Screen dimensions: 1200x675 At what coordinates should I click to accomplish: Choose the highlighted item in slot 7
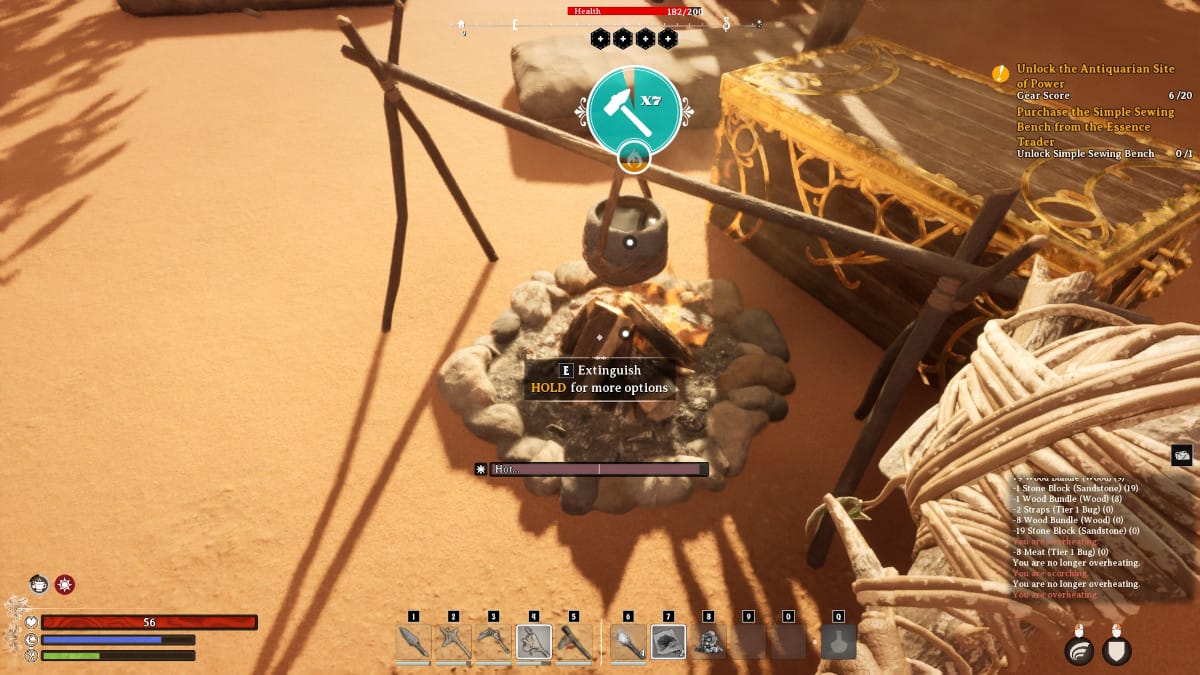(668, 641)
